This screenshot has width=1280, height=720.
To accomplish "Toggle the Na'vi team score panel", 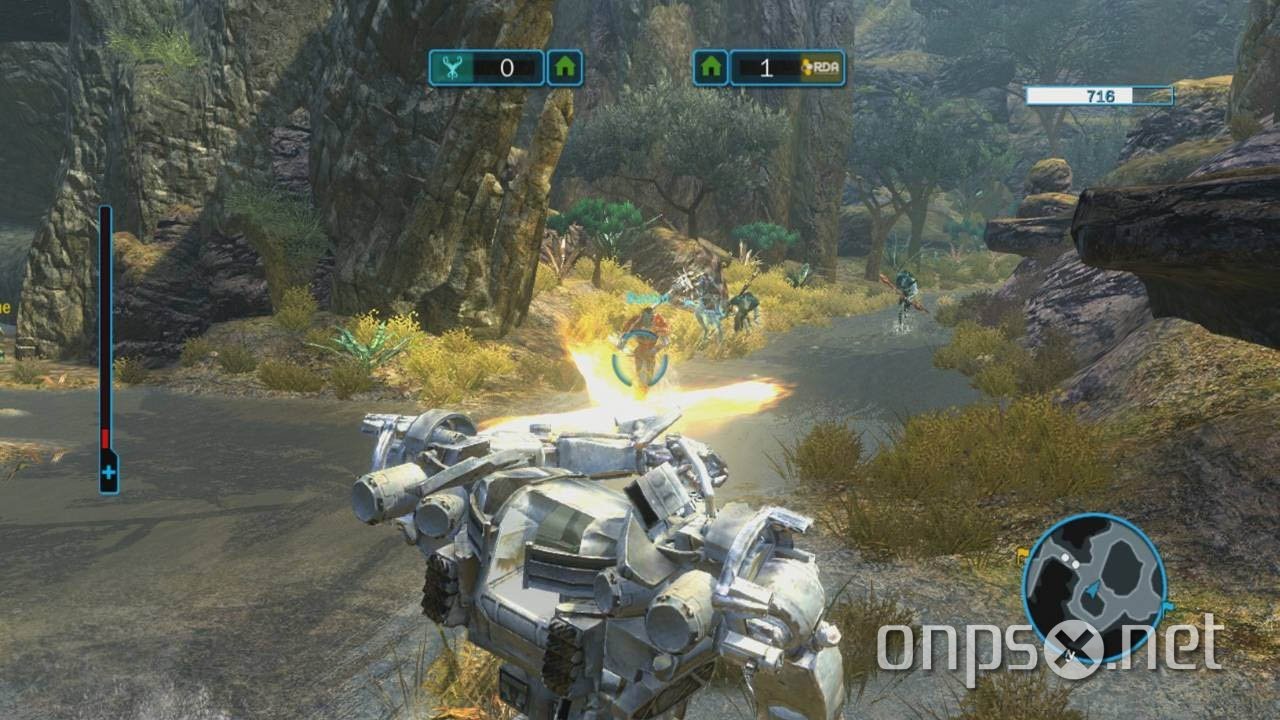I will [x=490, y=67].
